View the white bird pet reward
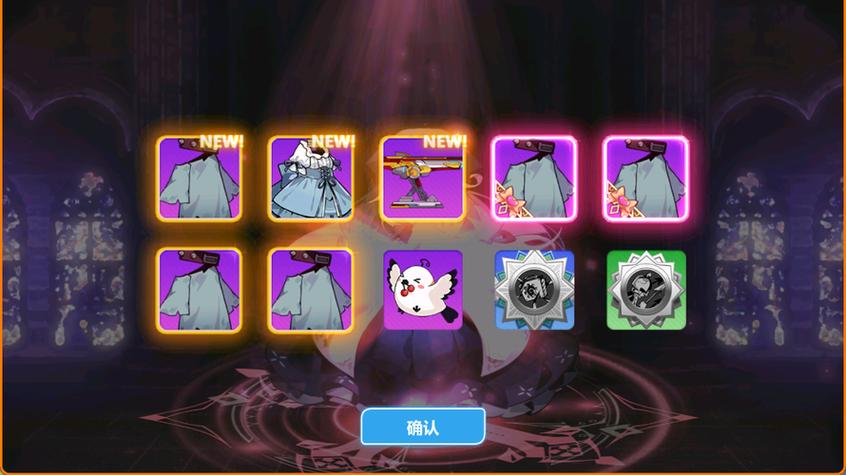846x475 pixels. (x=423, y=290)
